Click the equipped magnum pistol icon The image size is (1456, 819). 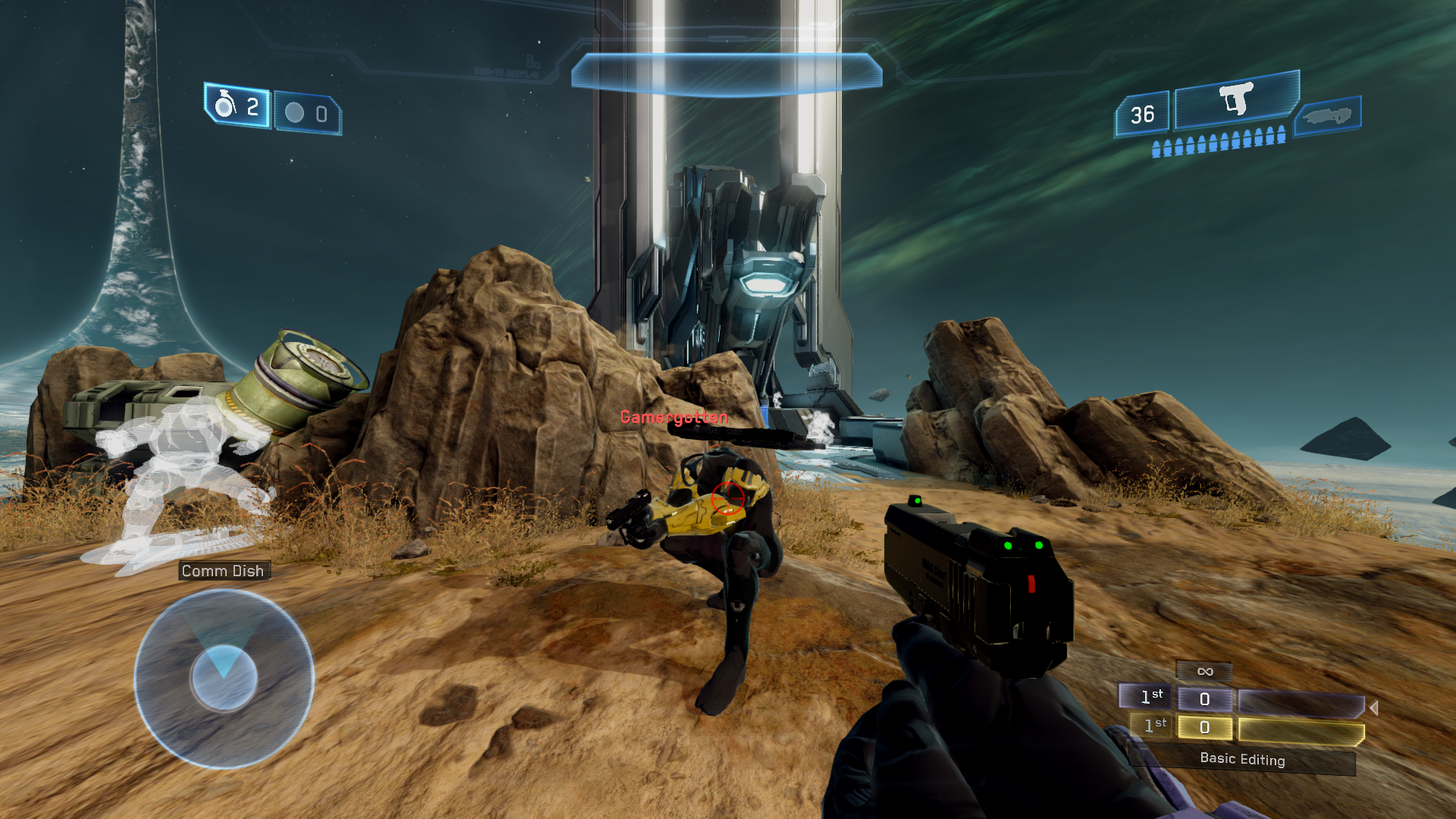(x=1236, y=99)
